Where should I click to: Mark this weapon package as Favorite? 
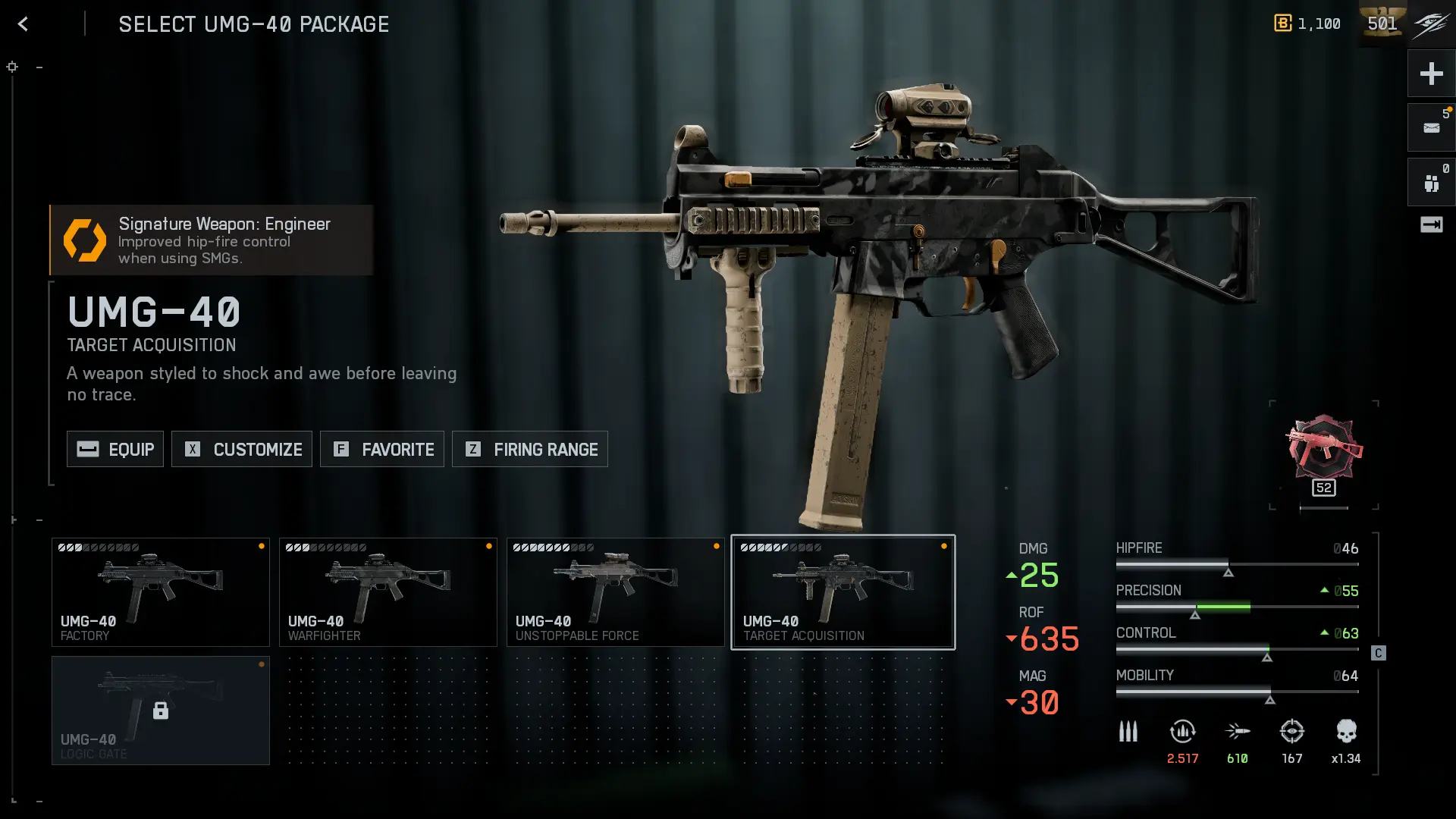[382, 449]
